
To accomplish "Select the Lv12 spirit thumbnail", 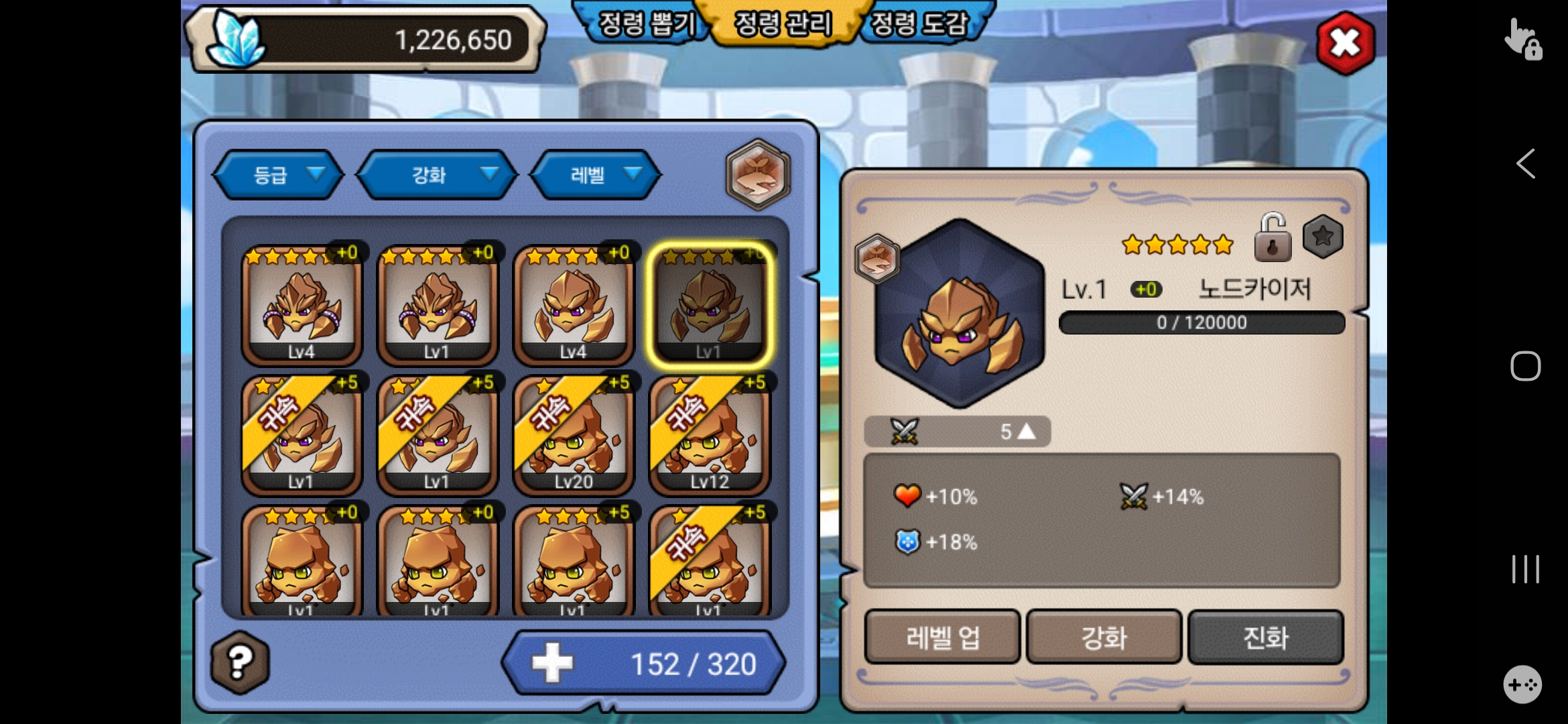I will click(709, 436).
